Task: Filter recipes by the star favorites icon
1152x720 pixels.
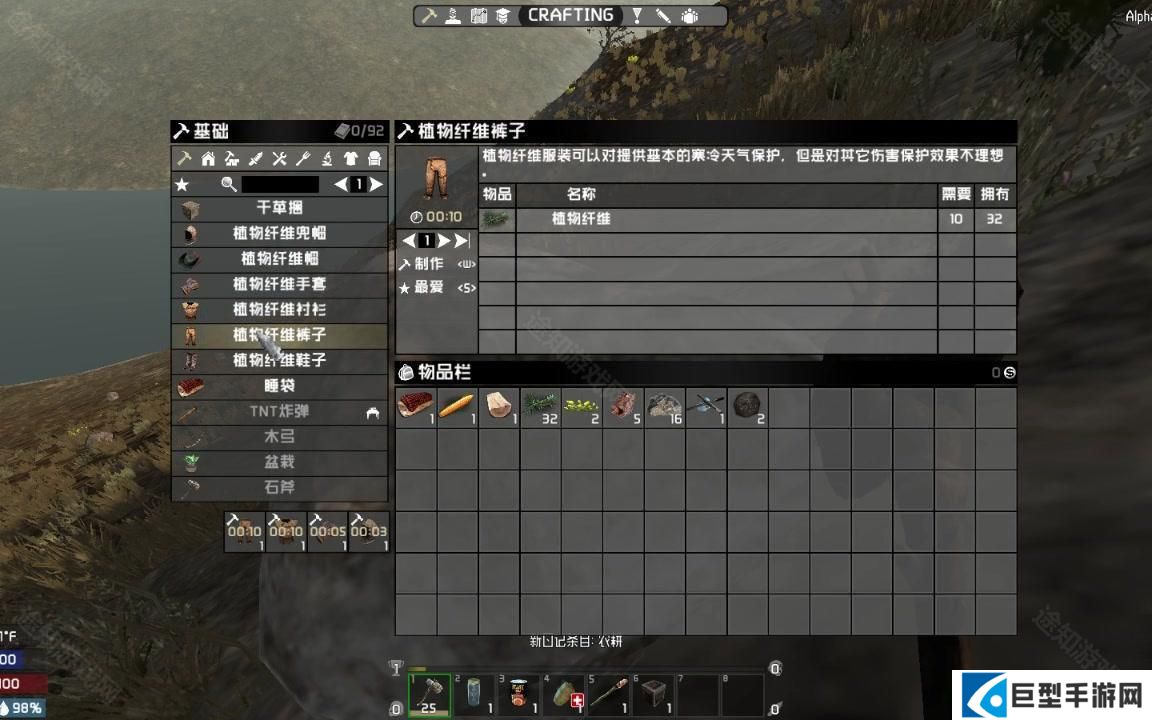Action: point(182,184)
